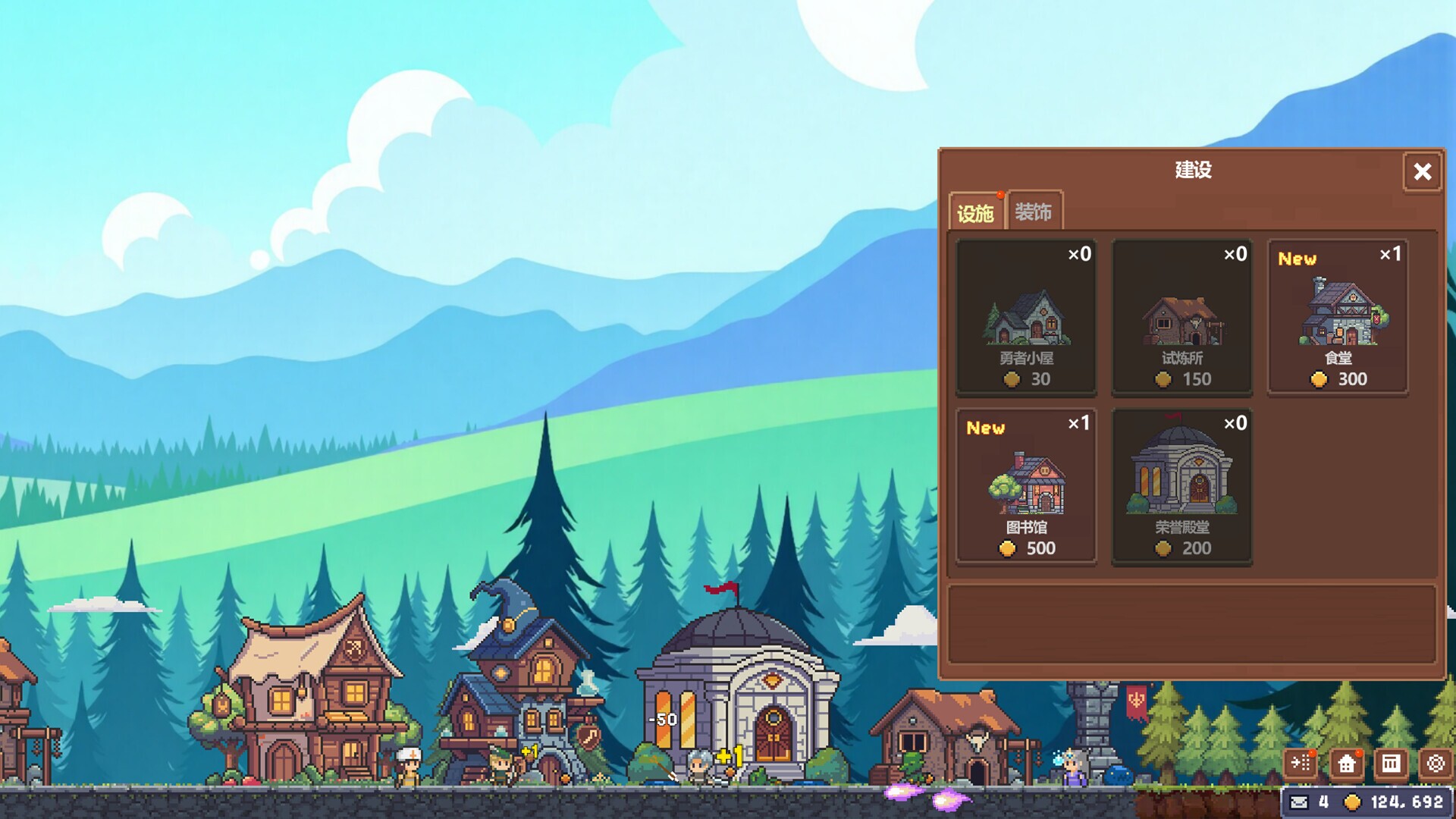Close the 建设 construction panel

[1422, 172]
